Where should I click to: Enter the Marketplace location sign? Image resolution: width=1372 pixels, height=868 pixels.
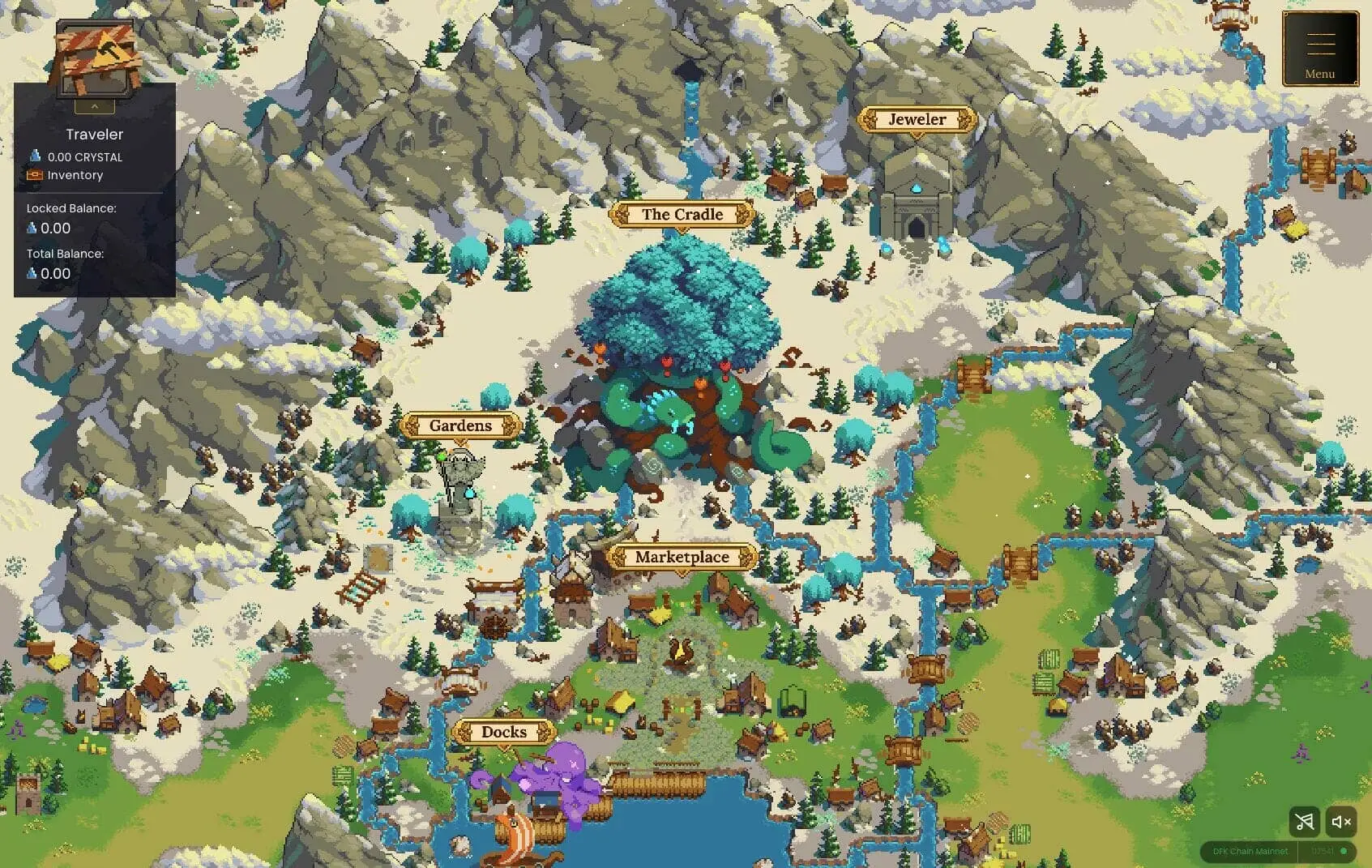(682, 557)
